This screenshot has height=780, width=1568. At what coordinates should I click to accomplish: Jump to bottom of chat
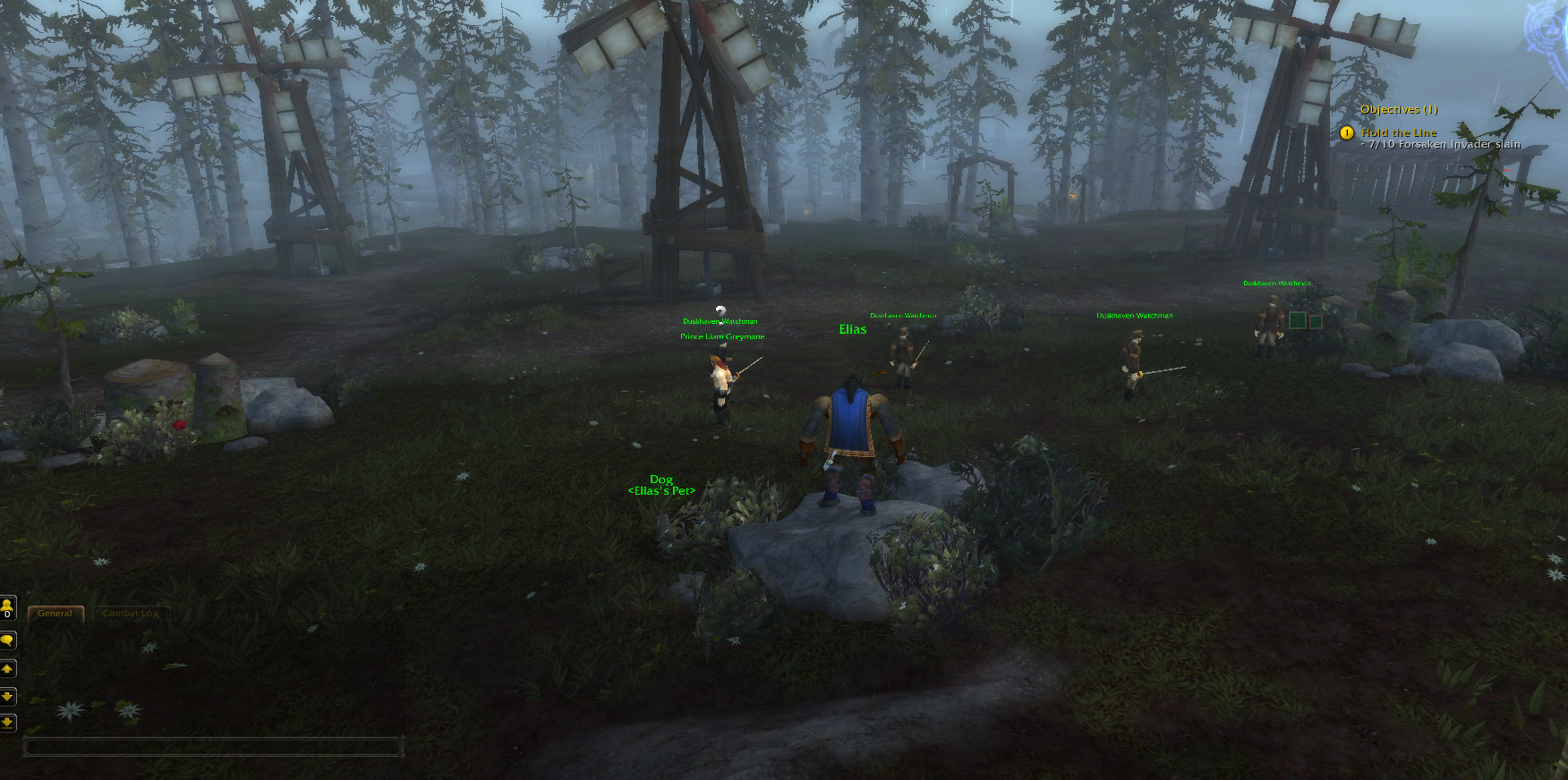click(7, 722)
